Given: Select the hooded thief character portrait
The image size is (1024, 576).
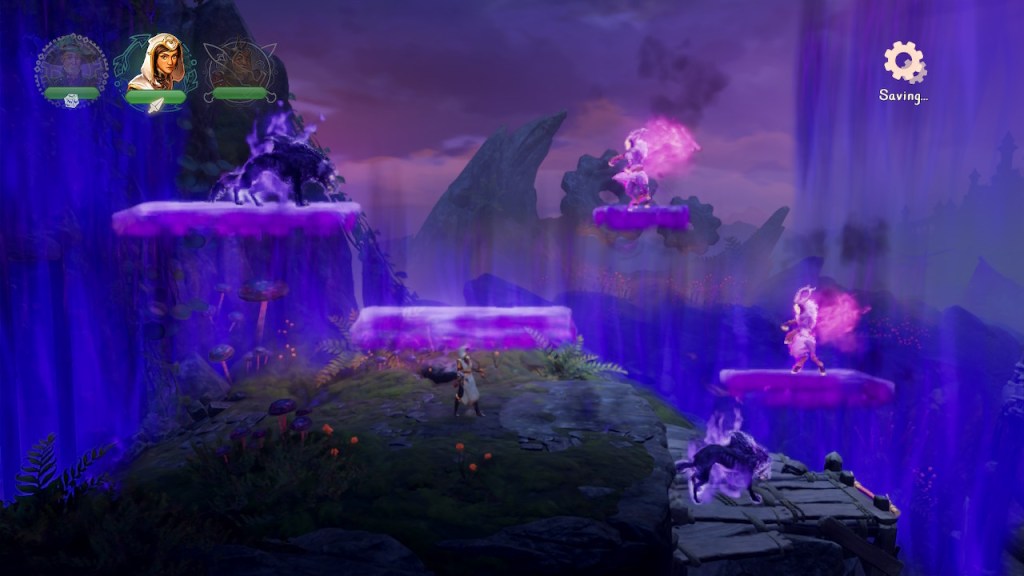Looking at the screenshot, I should (x=155, y=63).
